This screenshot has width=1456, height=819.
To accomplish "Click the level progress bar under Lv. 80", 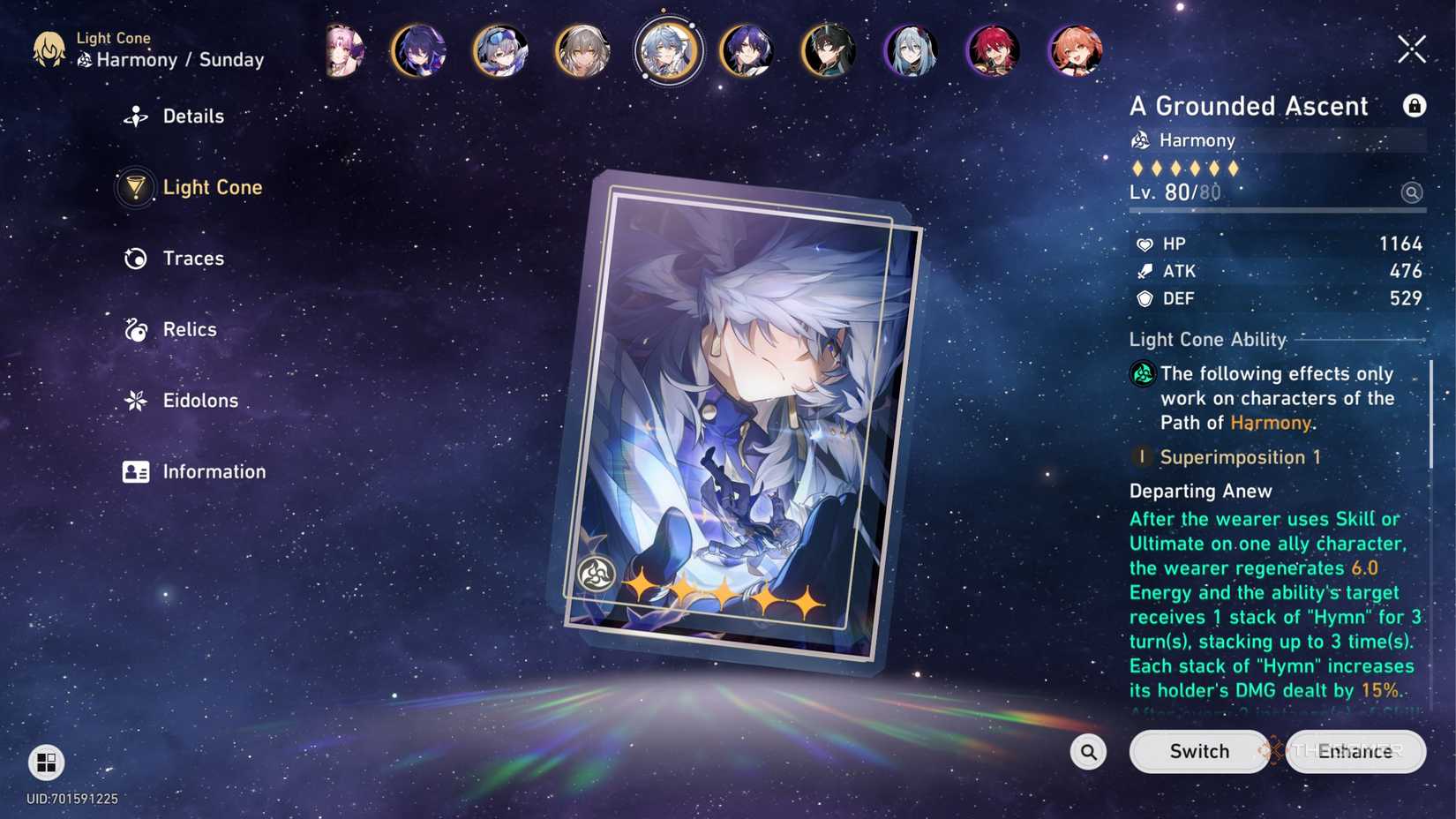I will pyautogui.click(x=1277, y=210).
